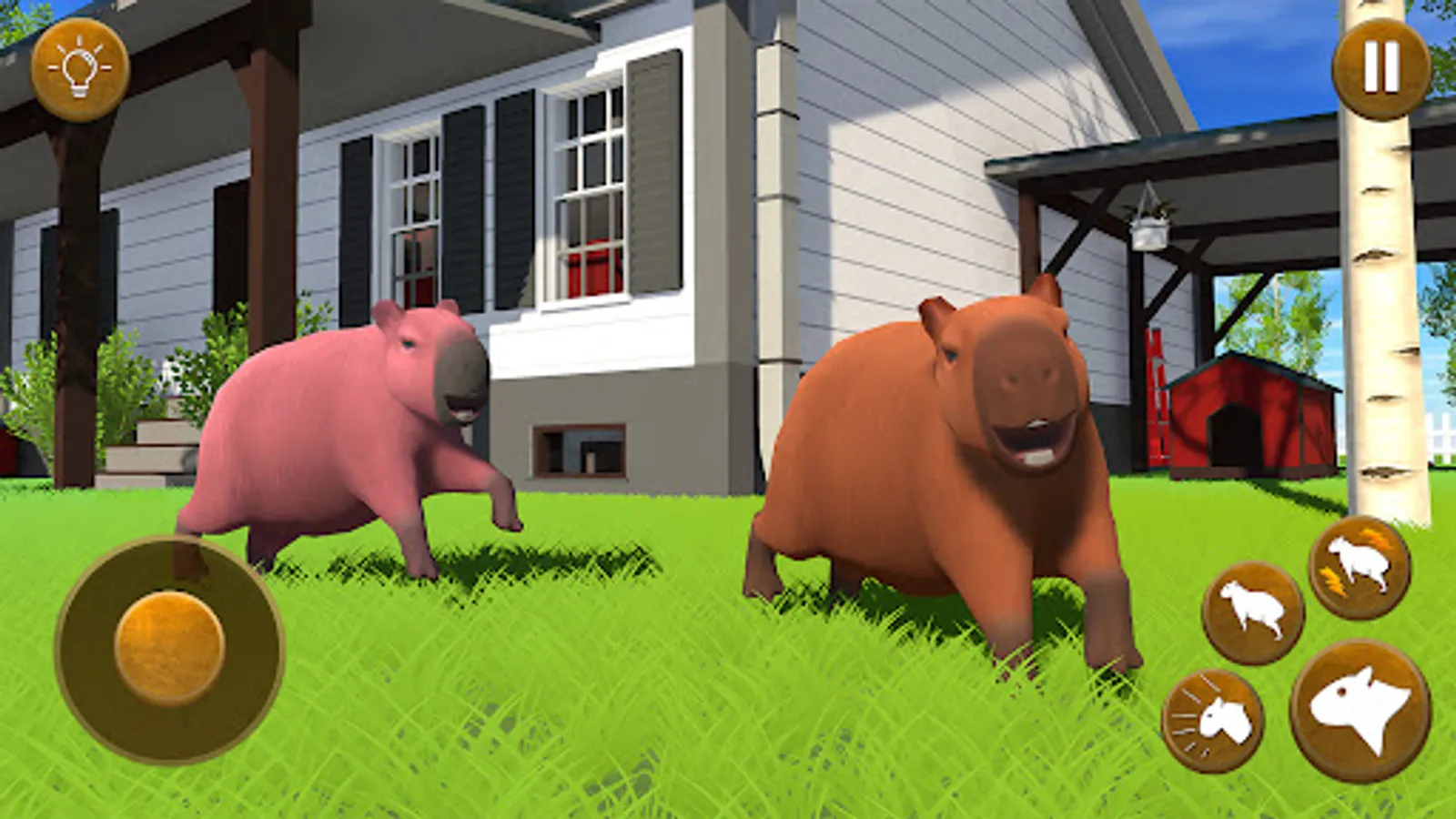
Task: Activate the lightning speed boost ability
Action: (1356, 564)
